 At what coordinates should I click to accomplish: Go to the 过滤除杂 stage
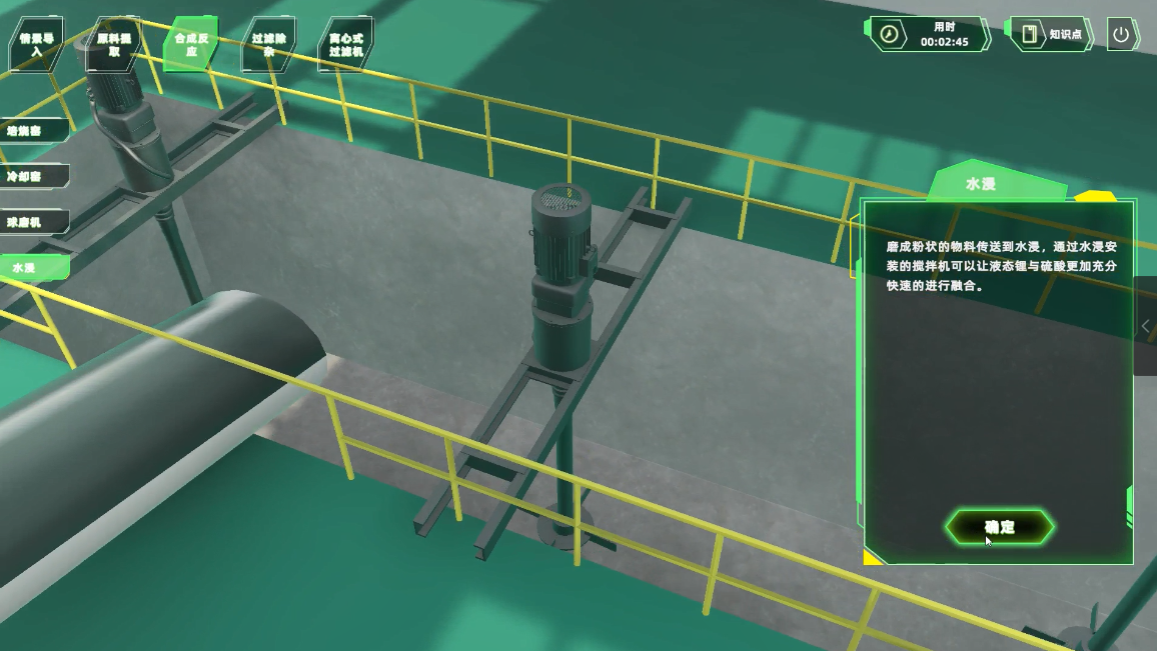point(268,44)
